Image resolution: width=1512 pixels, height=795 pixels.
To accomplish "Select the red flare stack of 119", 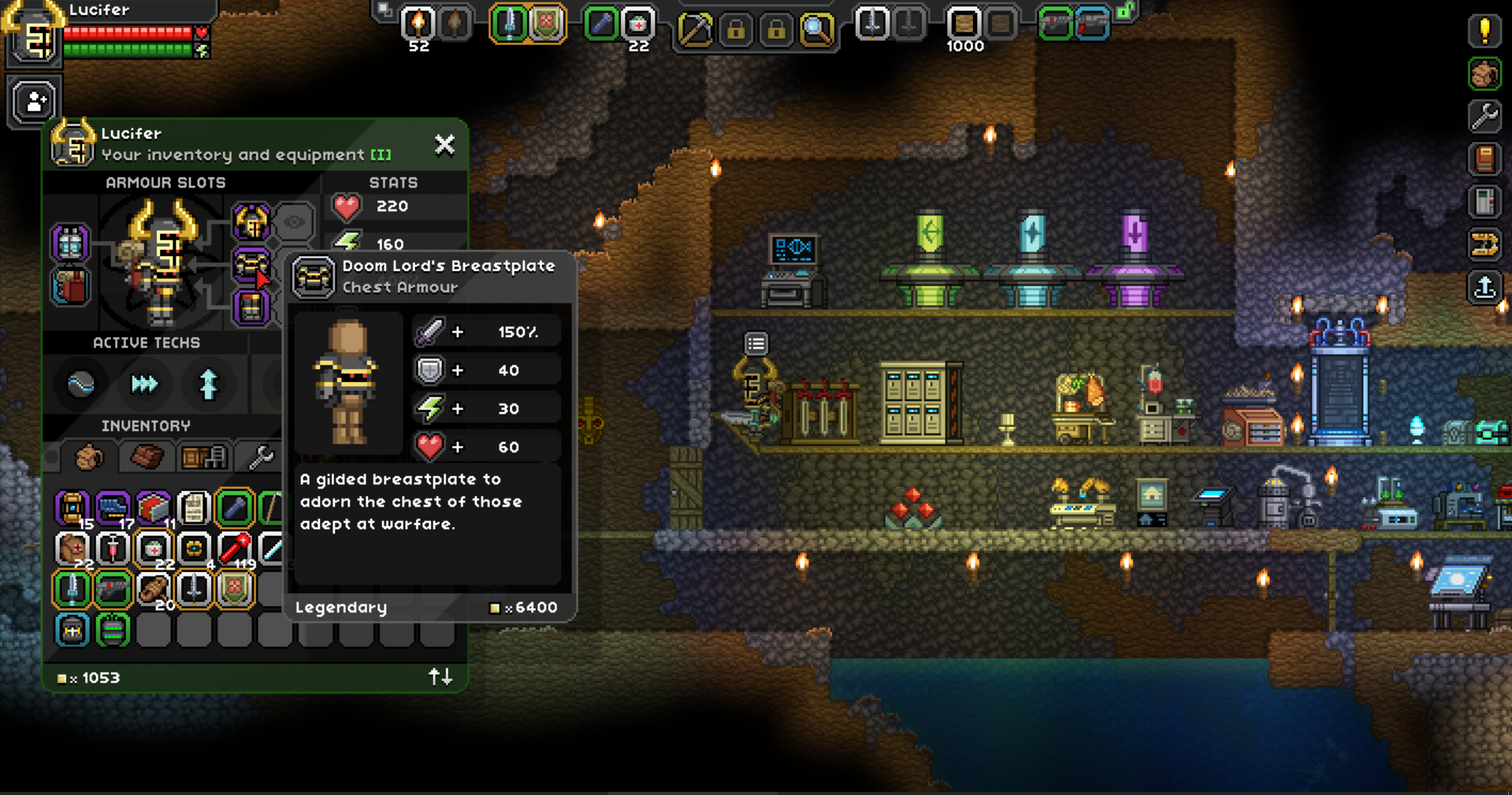I will tap(235, 548).
